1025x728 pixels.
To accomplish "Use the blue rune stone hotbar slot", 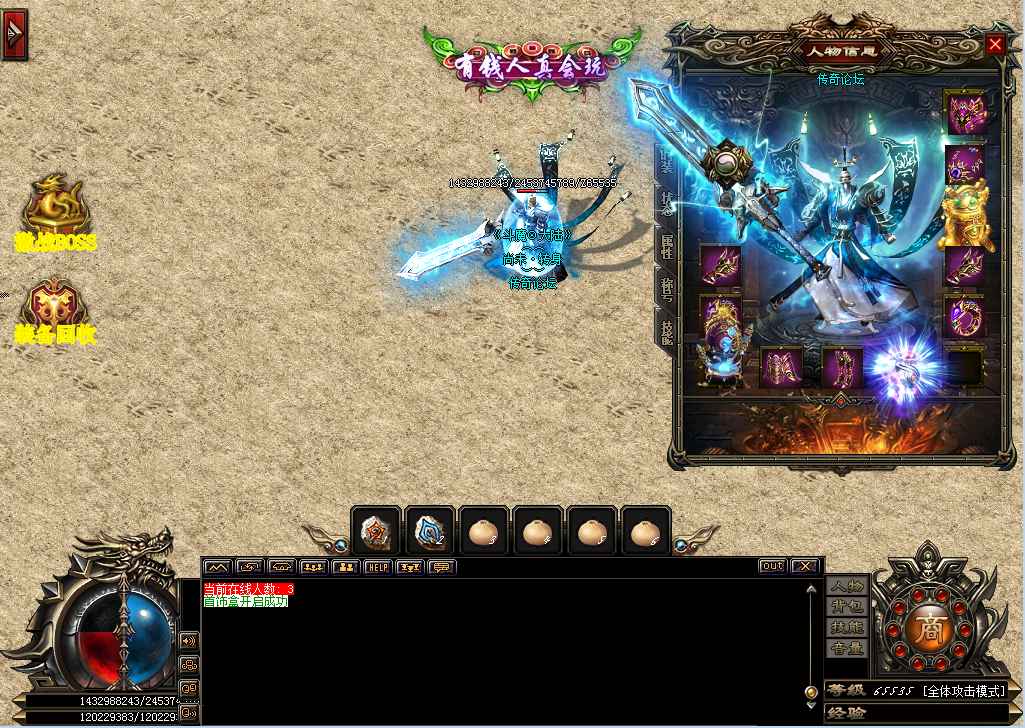I will (430, 531).
